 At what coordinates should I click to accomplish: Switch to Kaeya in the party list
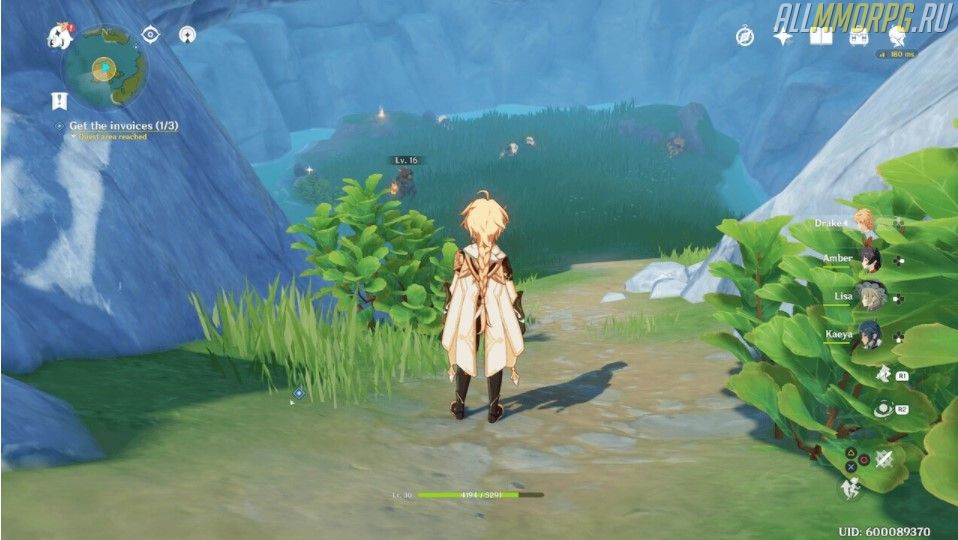pos(869,335)
